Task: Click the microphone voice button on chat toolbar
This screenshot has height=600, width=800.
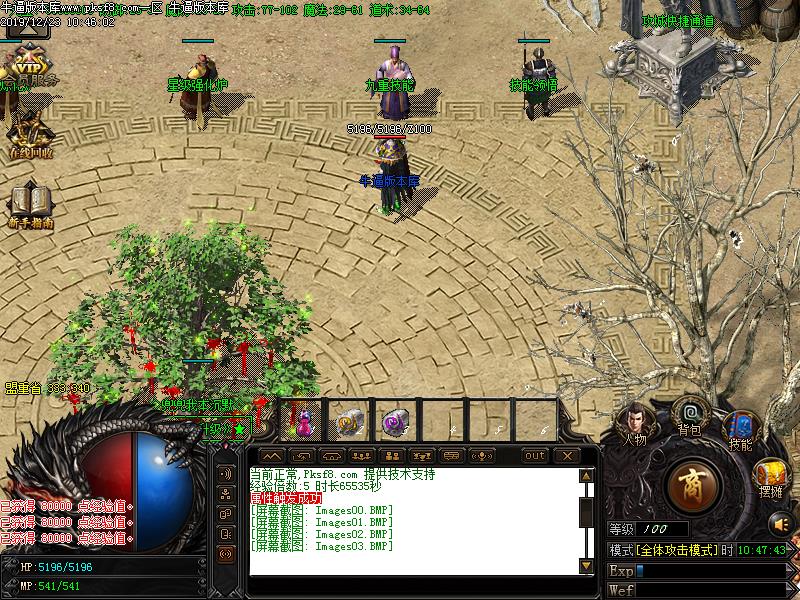Action: pos(483,456)
